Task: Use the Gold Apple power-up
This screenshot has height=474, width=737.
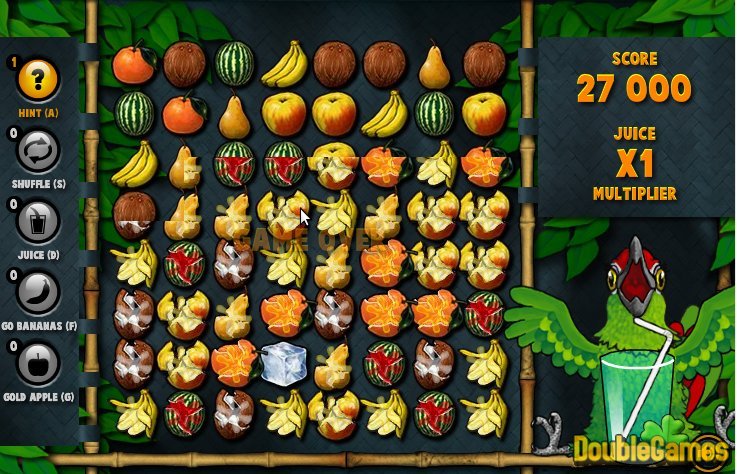Action: click(x=39, y=364)
